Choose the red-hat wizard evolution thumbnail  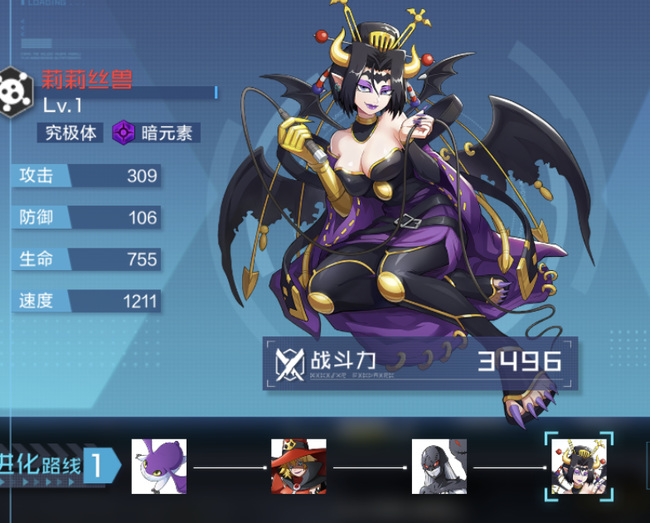pos(298,466)
